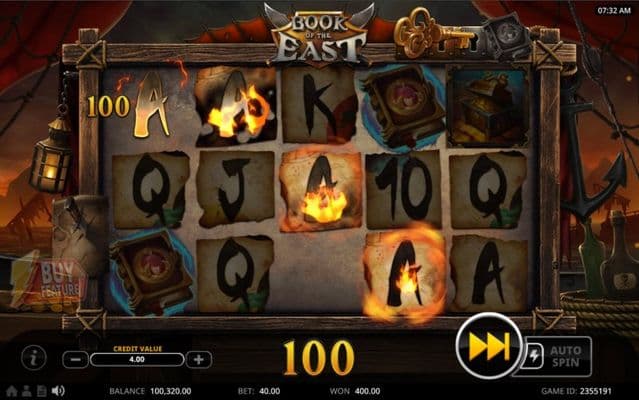Toggle sound with the speaker icon

(x=58, y=390)
